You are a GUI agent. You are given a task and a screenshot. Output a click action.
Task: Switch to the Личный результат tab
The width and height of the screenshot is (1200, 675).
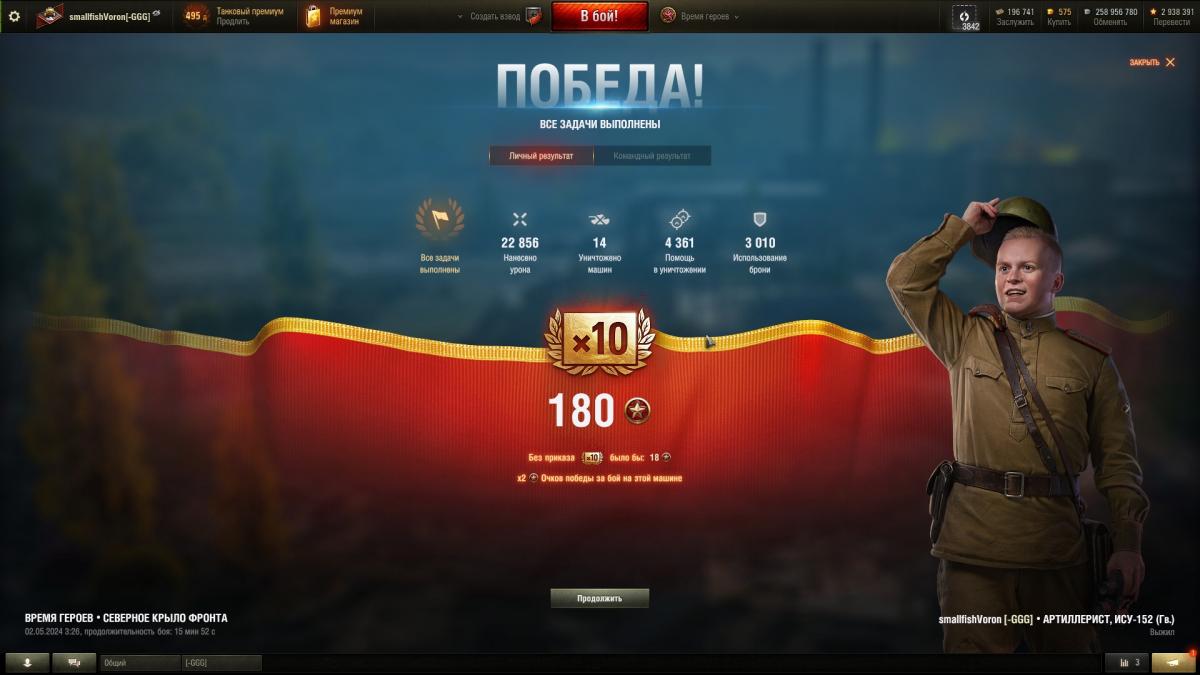point(541,156)
